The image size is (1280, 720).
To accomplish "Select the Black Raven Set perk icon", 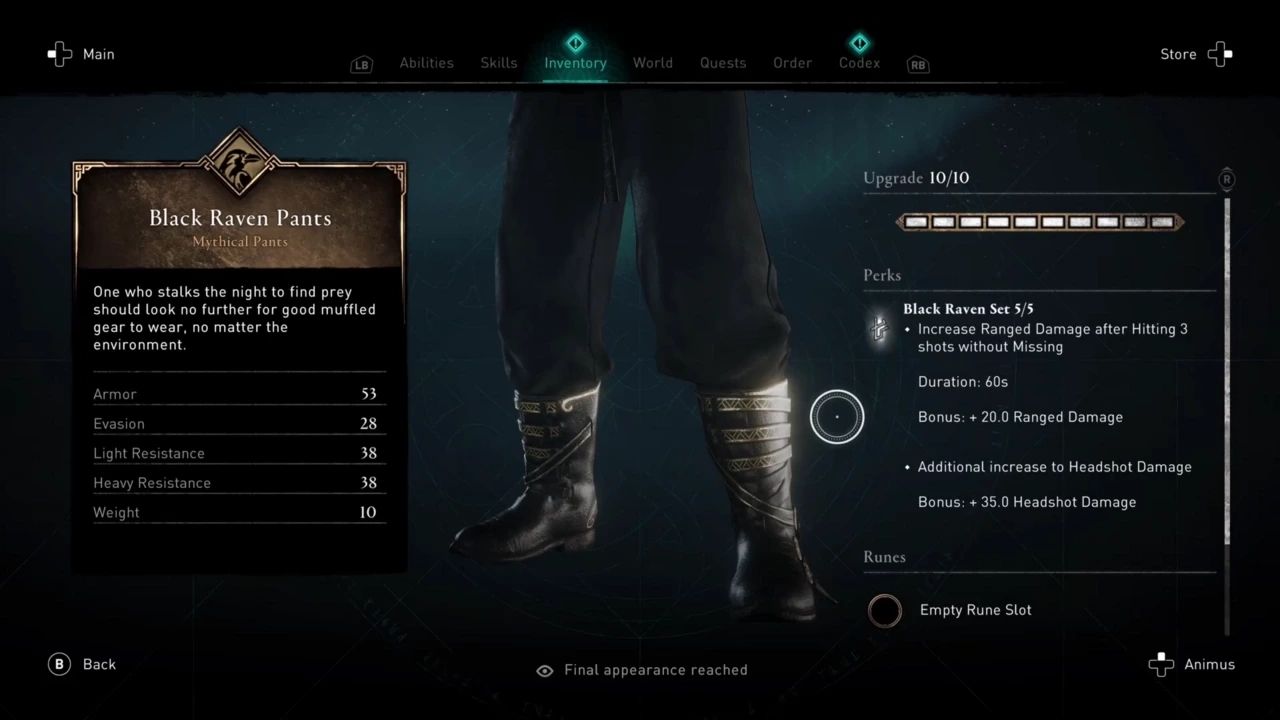I will (879, 328).
